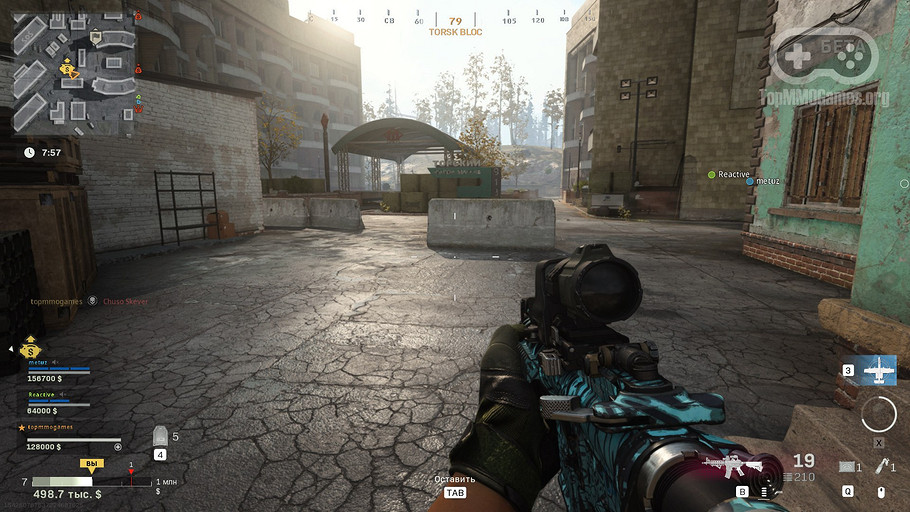Click the weapon fire mode indicator
The image size is (910, 512).
766,491
